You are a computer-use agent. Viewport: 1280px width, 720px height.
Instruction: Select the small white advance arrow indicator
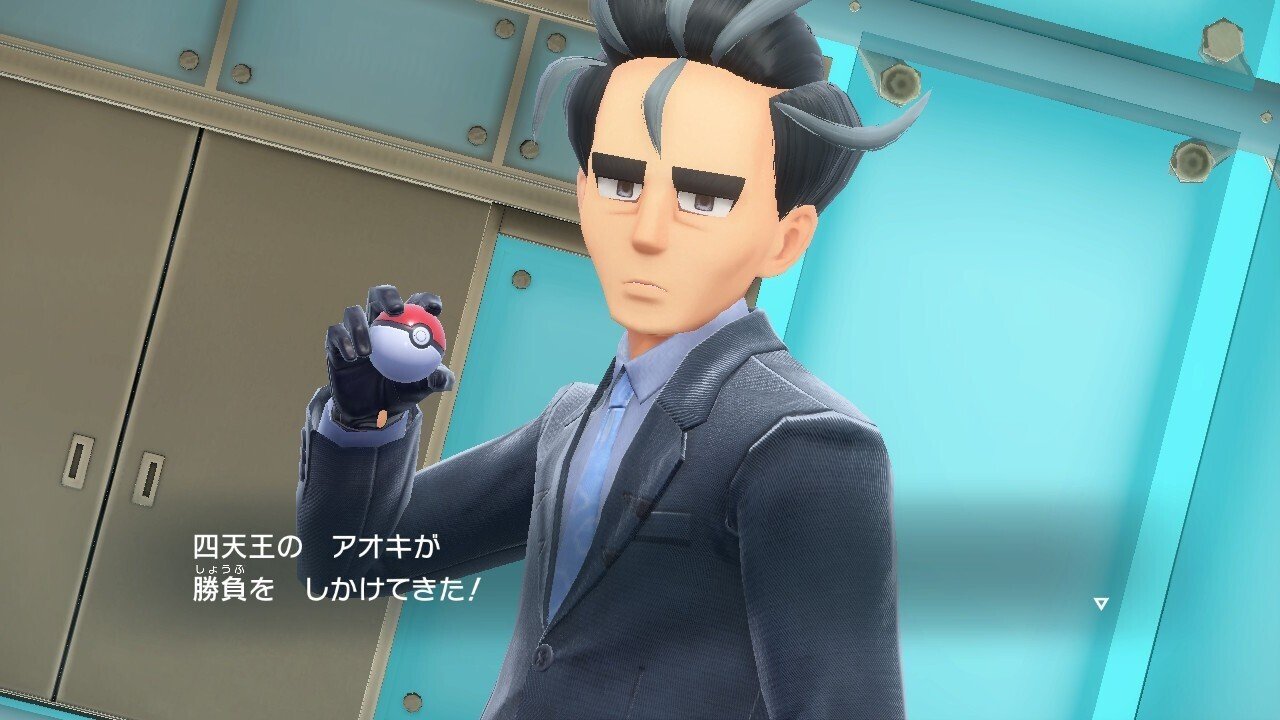[1101, 604]
